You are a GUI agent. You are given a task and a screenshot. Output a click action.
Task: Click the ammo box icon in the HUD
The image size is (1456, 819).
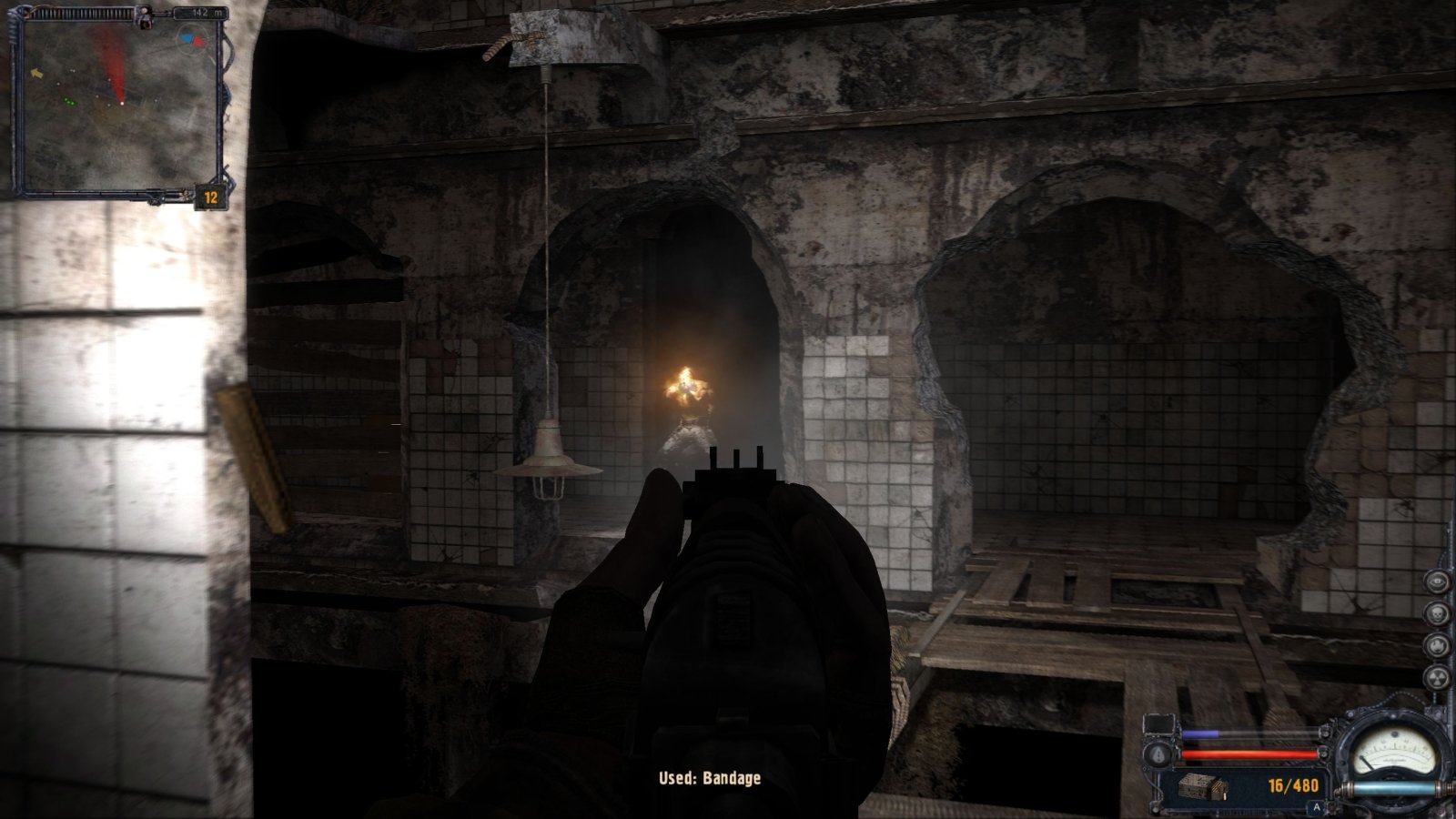(1203, 786)
